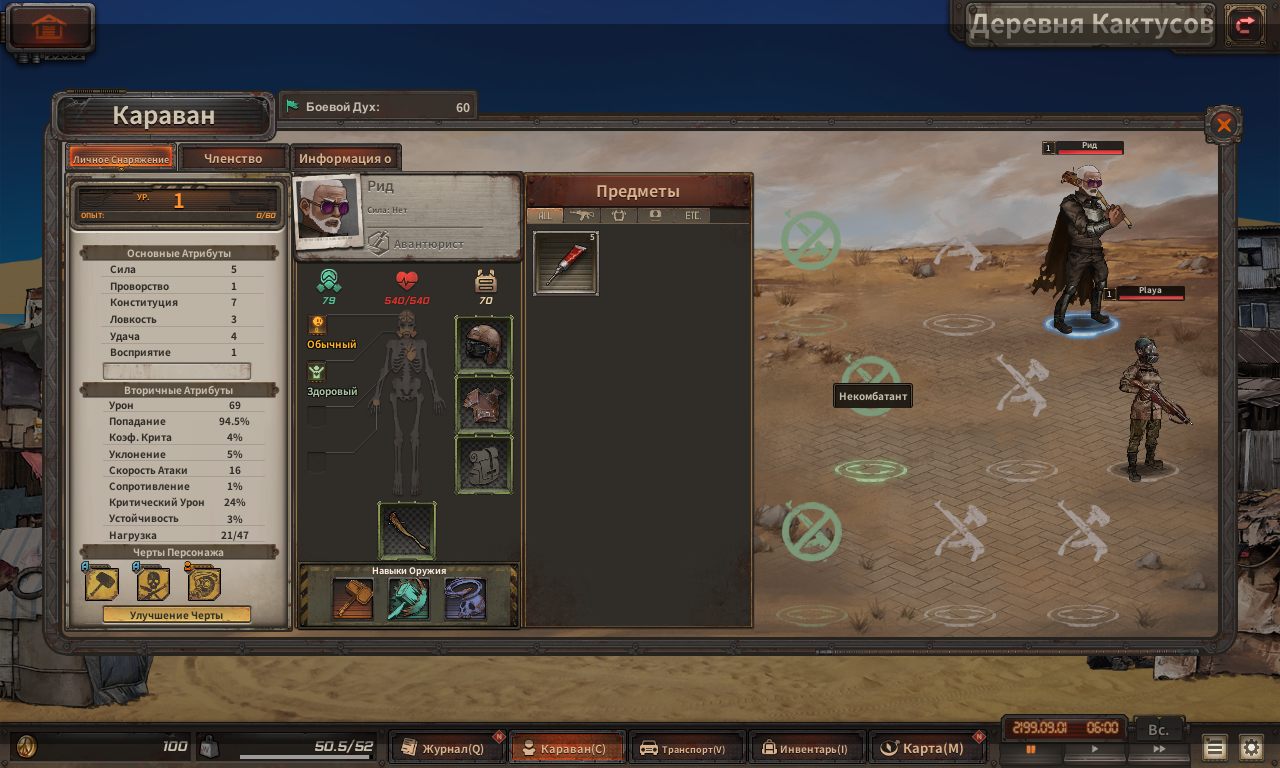Open the Журнал(Q) journal
The width and height of the screenshot is (1280, 768).
click(x=447, y=748)
